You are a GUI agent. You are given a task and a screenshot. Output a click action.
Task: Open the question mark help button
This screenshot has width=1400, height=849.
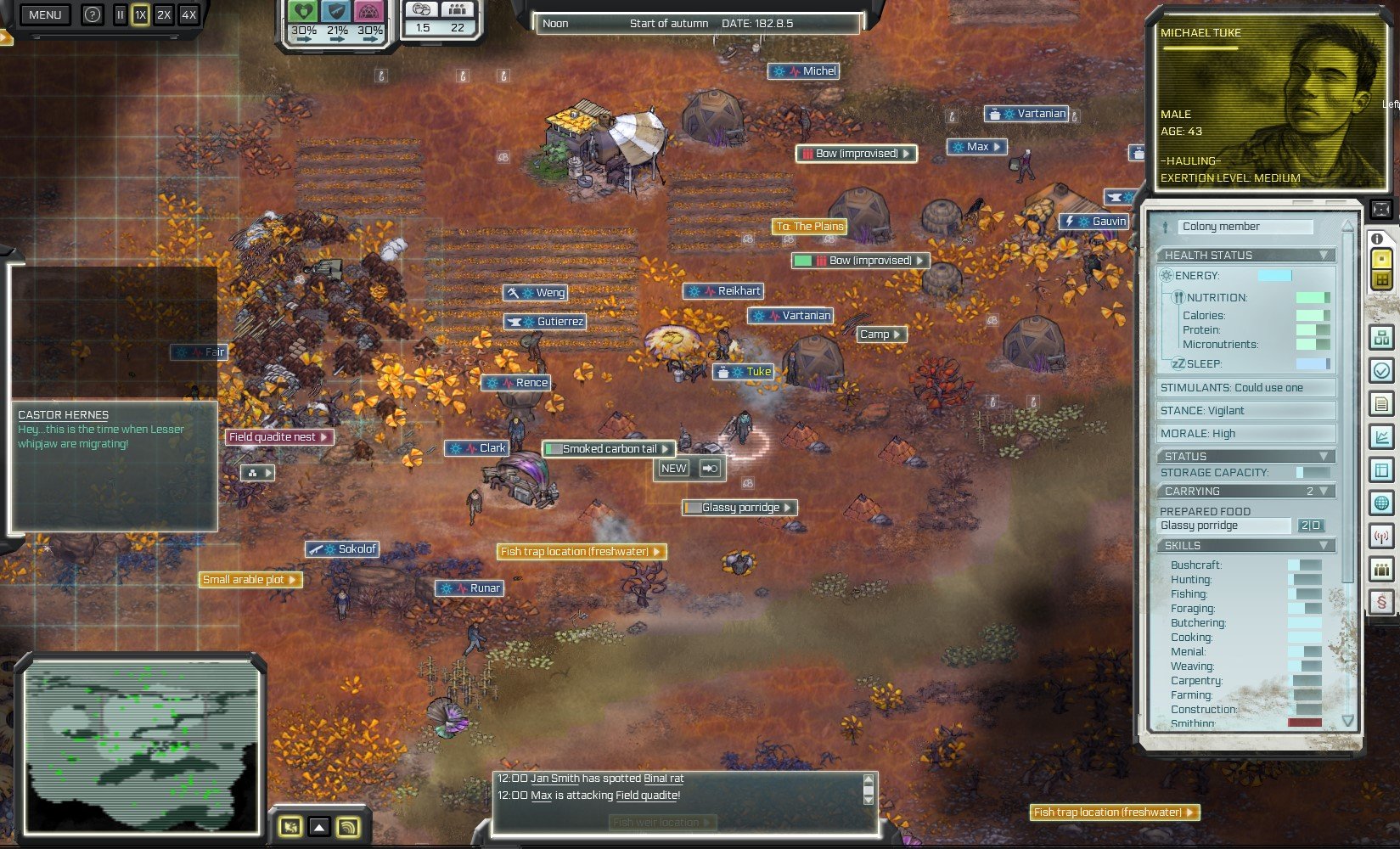click(93, 14)
